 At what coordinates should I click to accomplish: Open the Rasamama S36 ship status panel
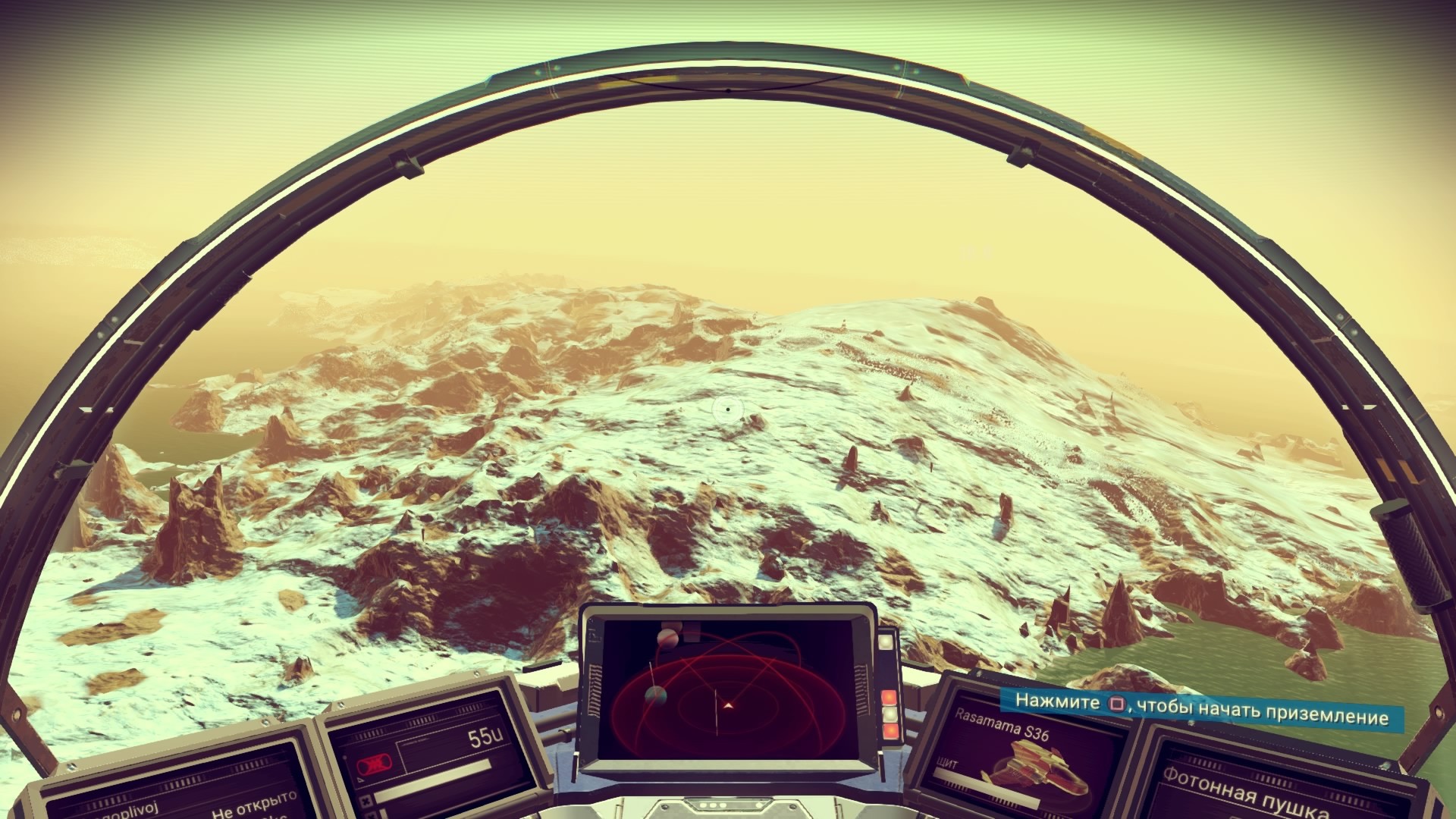1003,726
